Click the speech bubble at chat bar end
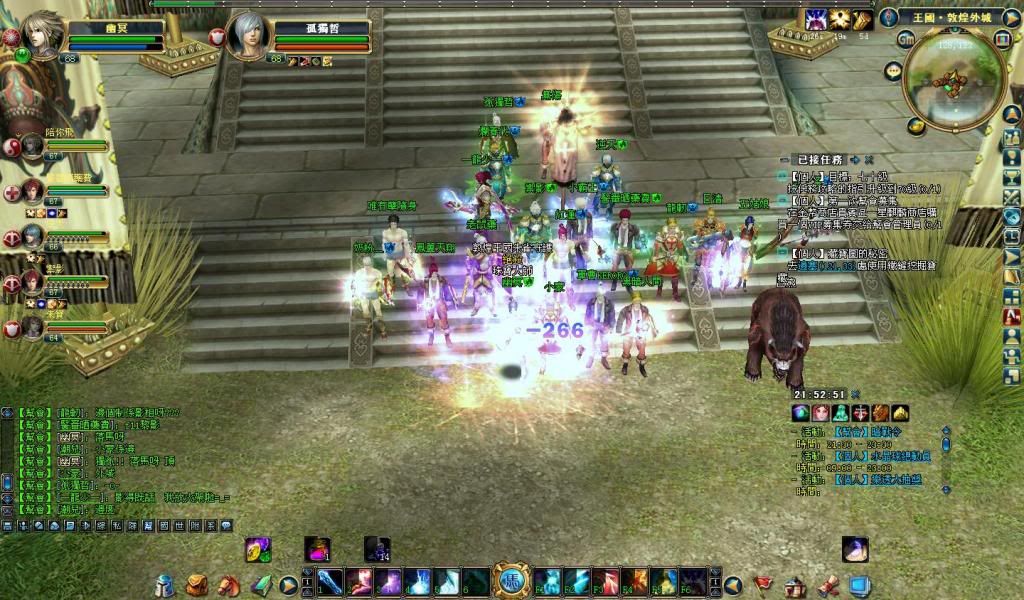 (x=226, y=525)
